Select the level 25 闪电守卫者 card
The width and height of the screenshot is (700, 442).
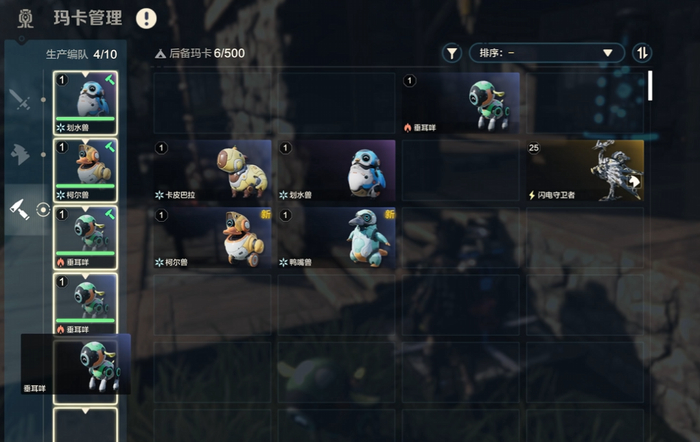pos(585,170)
